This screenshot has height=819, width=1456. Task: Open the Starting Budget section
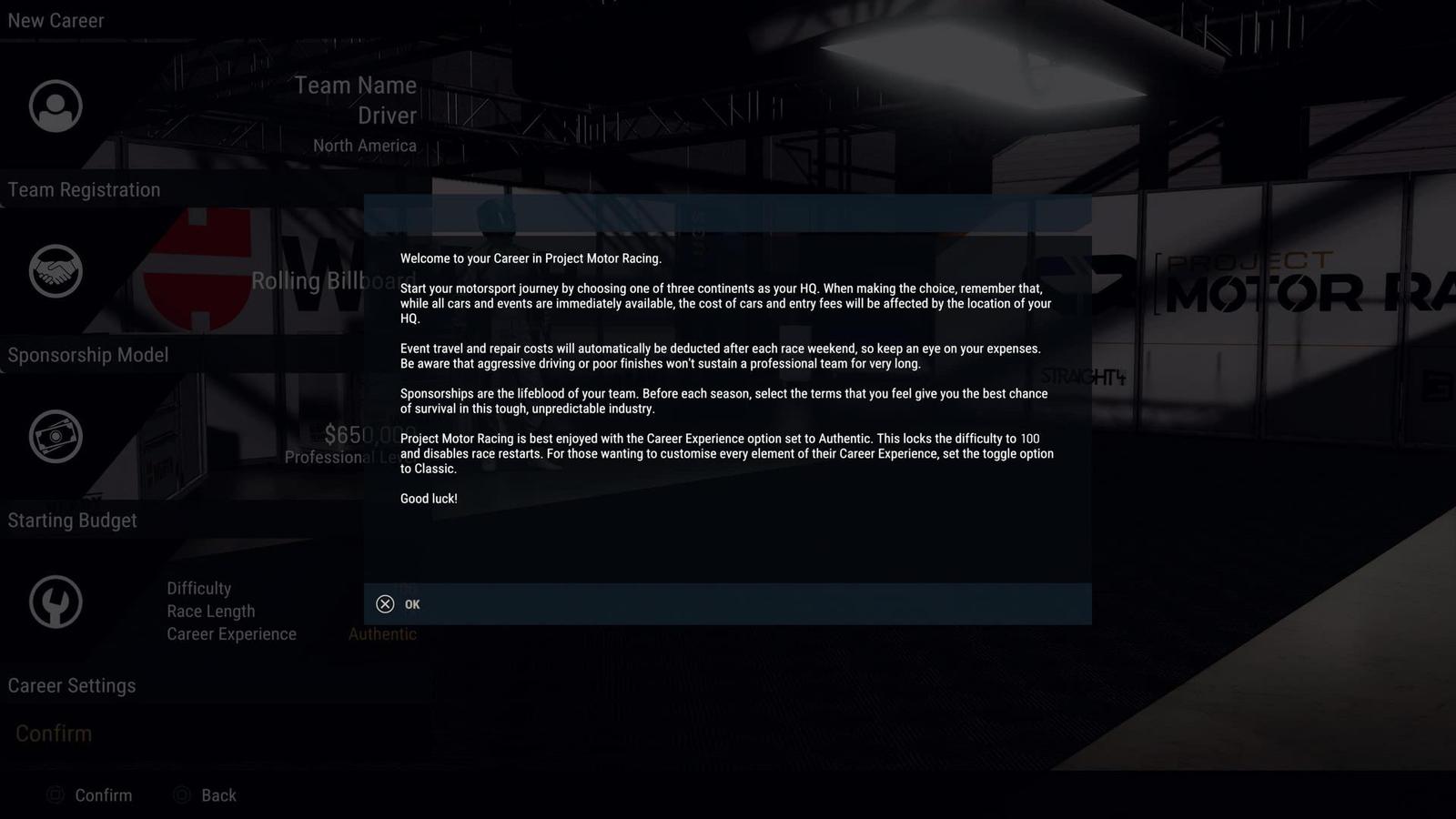[x=73, y=521]
